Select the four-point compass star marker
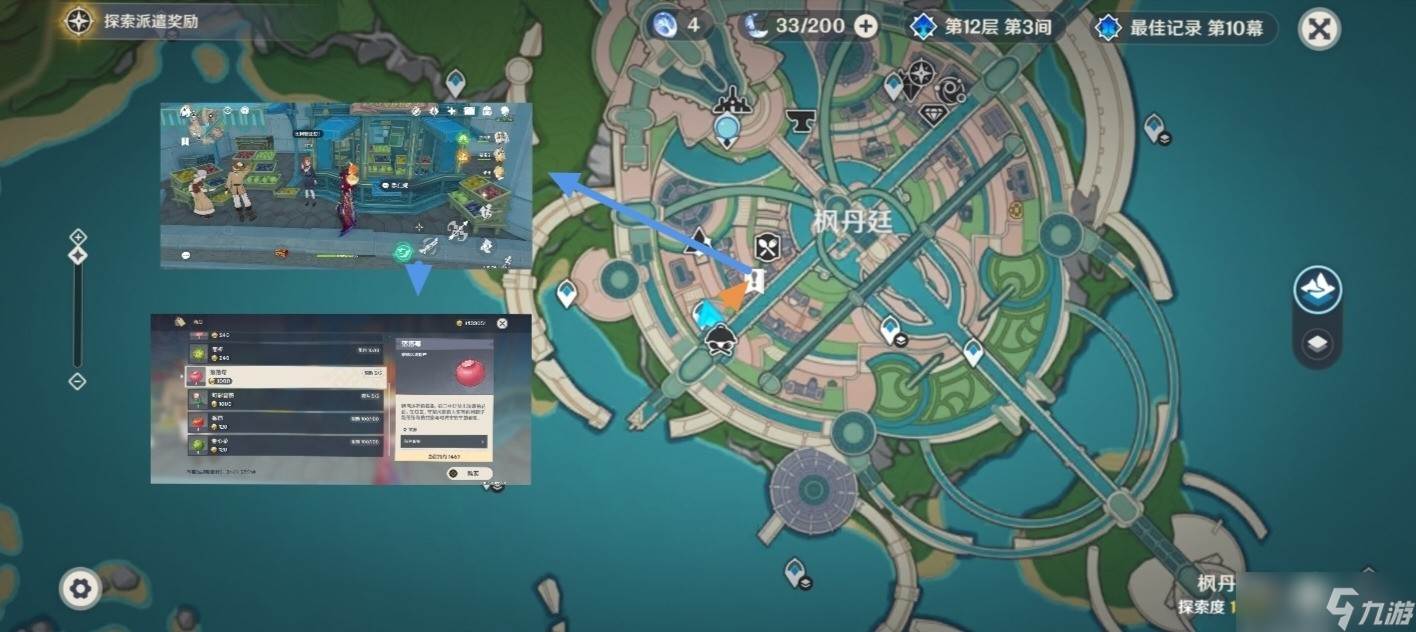The image size is (1416, 632). (920, 73)
